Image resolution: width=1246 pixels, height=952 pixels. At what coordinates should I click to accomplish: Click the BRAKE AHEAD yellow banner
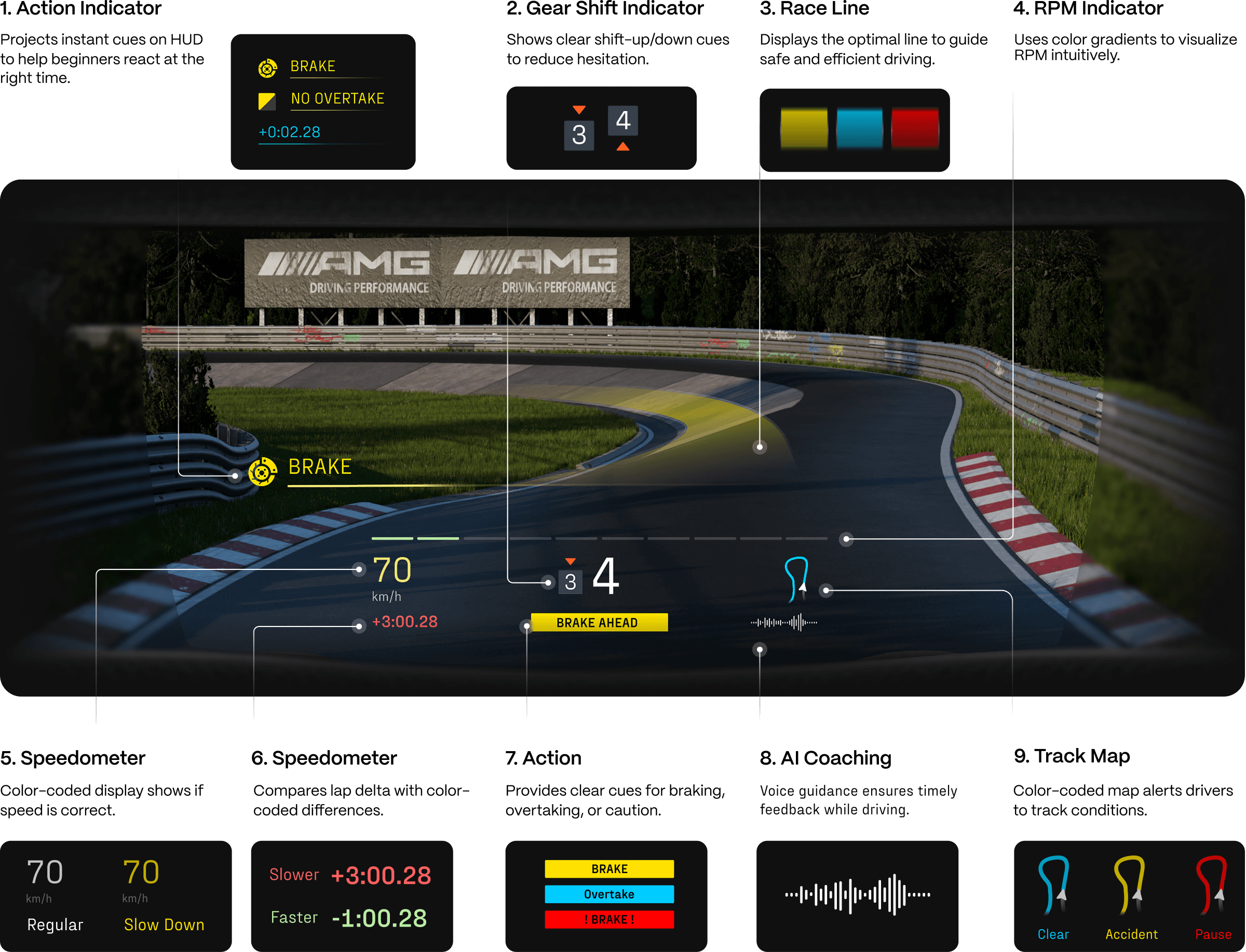599,622
